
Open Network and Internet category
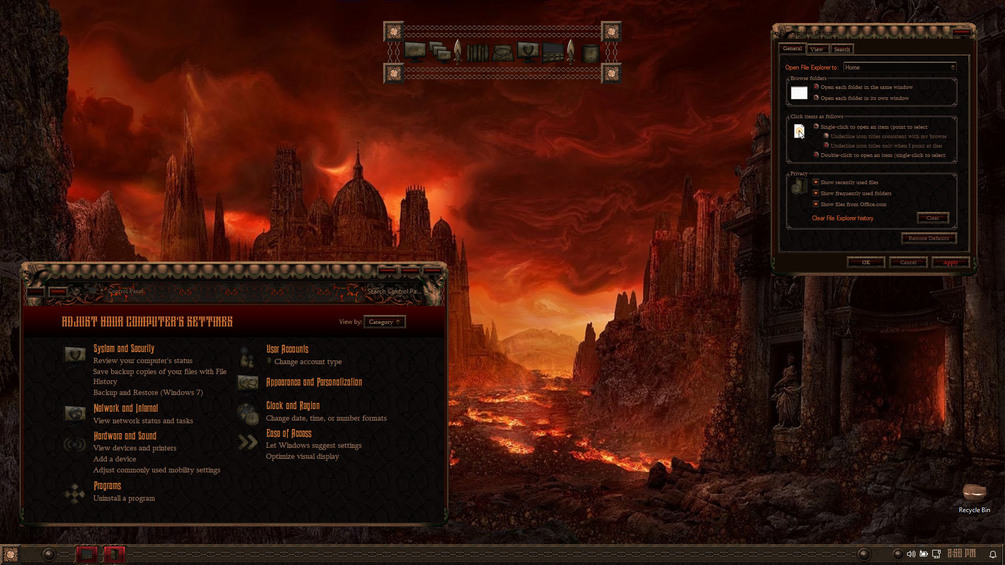coord(126,408)
